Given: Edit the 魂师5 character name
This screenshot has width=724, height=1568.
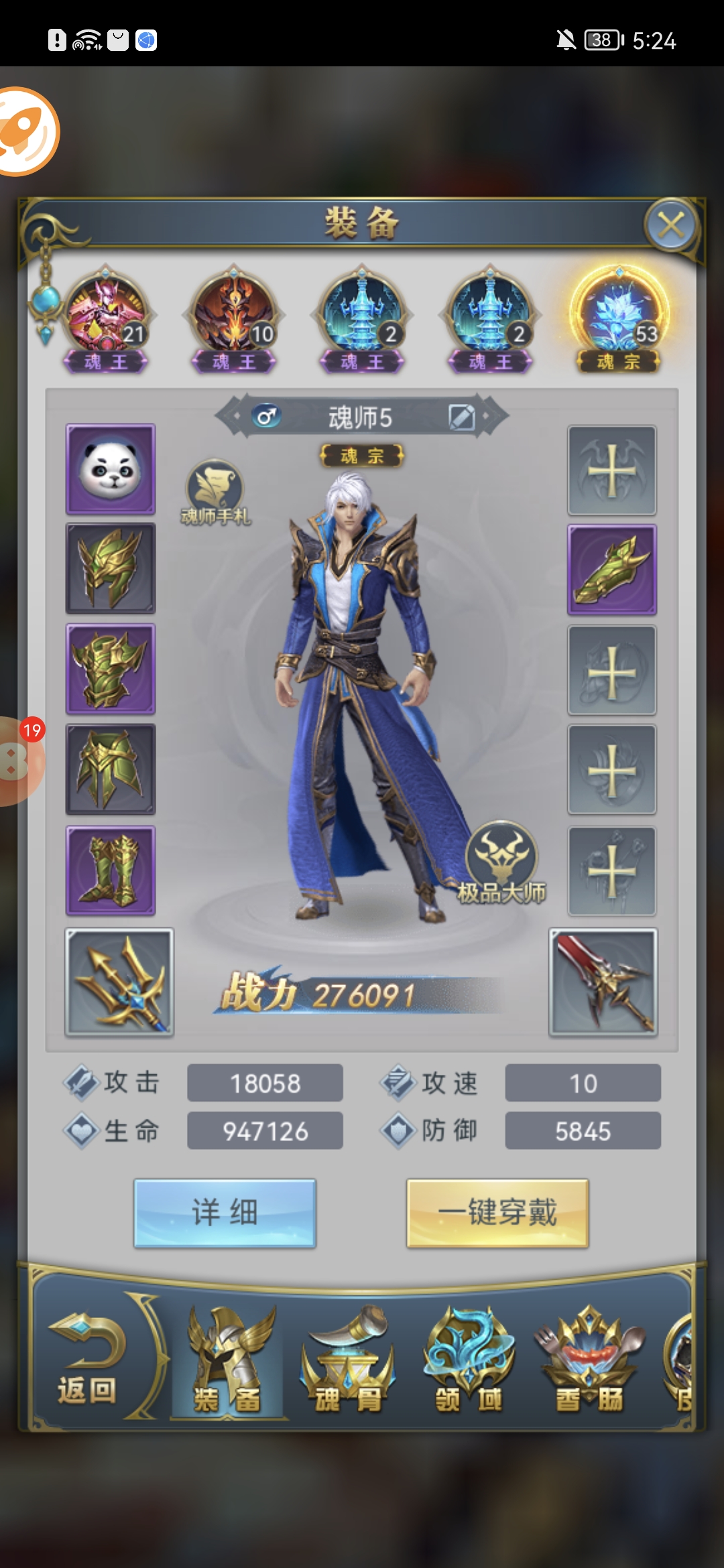Looking at the screenshot, I should point(461,417).
